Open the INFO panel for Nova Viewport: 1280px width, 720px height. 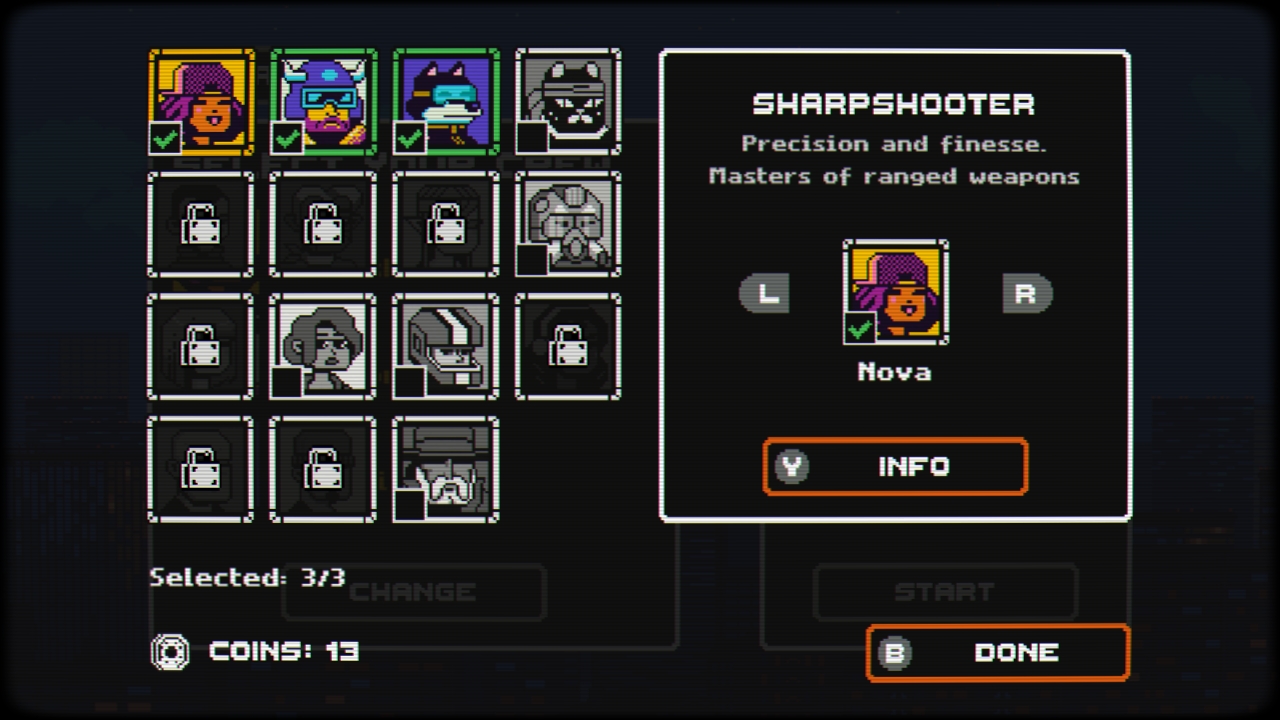895,466
